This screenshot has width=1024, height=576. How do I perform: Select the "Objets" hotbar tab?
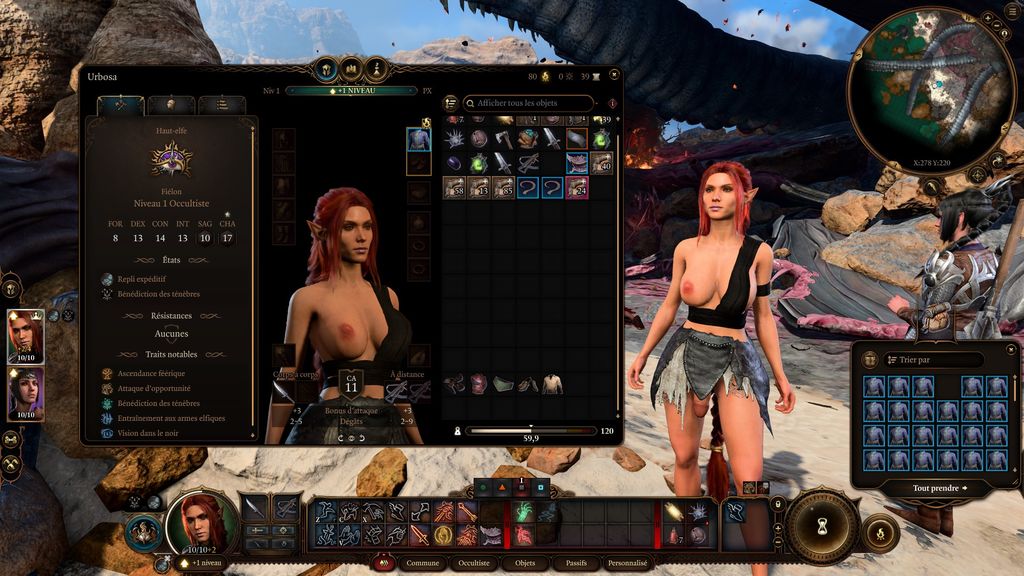pos(525,563)
